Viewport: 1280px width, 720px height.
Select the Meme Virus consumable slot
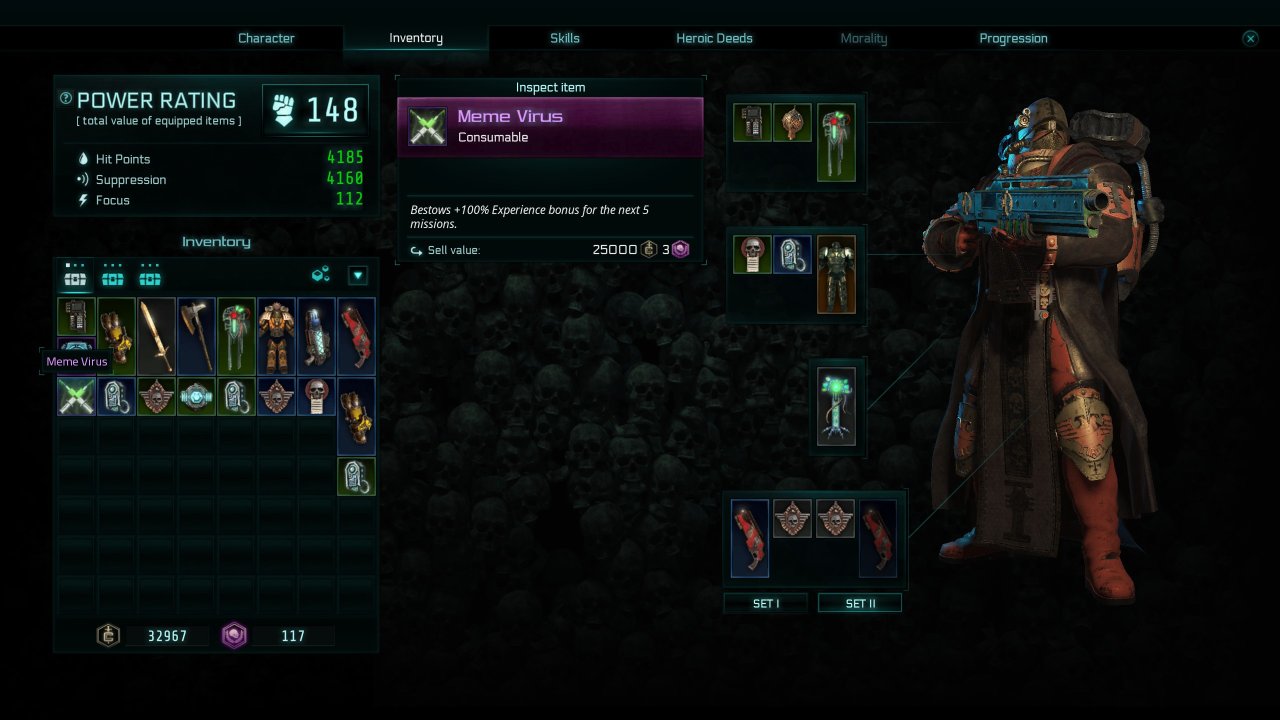(x=76, y=396)
